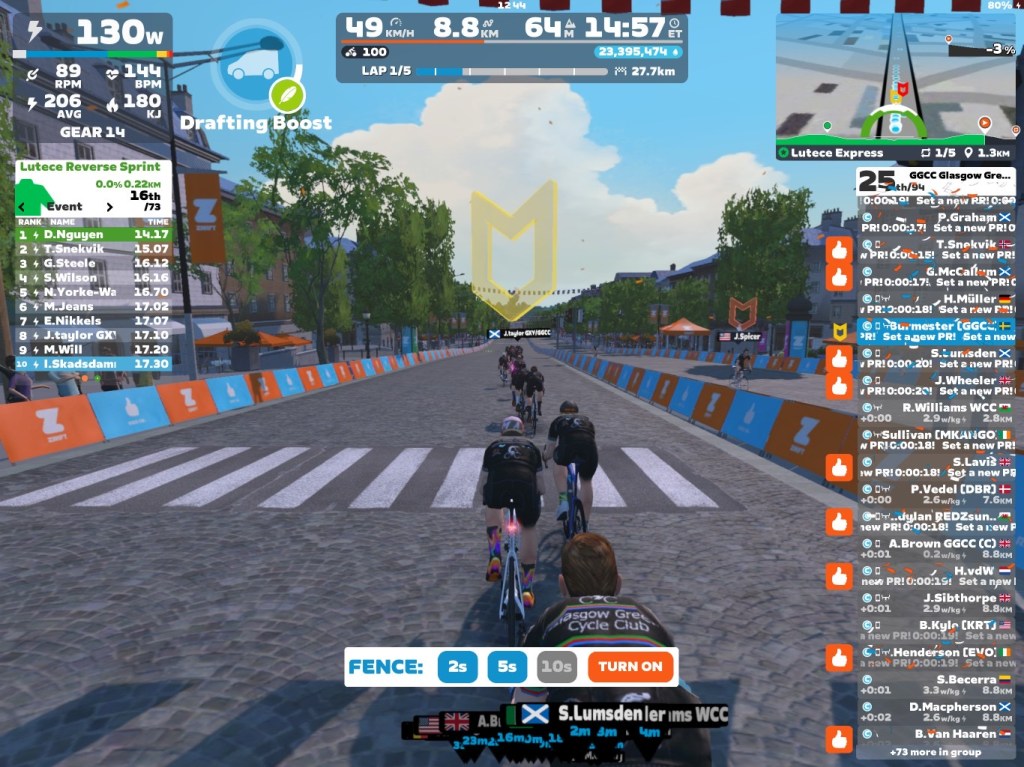Show the previous sprint leaderboard view
Screen dimensions: 1024x767
click(23, 207)
